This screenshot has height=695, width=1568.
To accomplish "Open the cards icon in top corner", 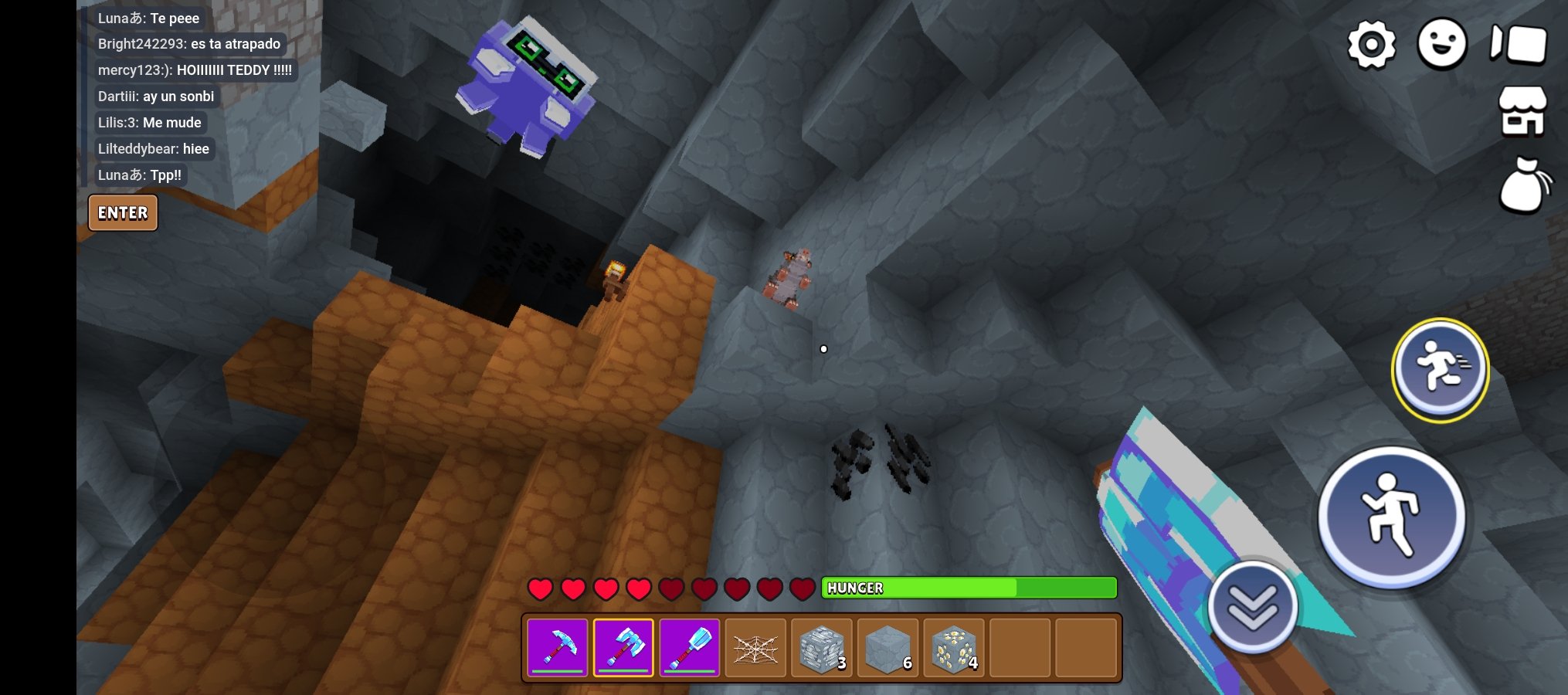I will click(x=1519, y=44).
